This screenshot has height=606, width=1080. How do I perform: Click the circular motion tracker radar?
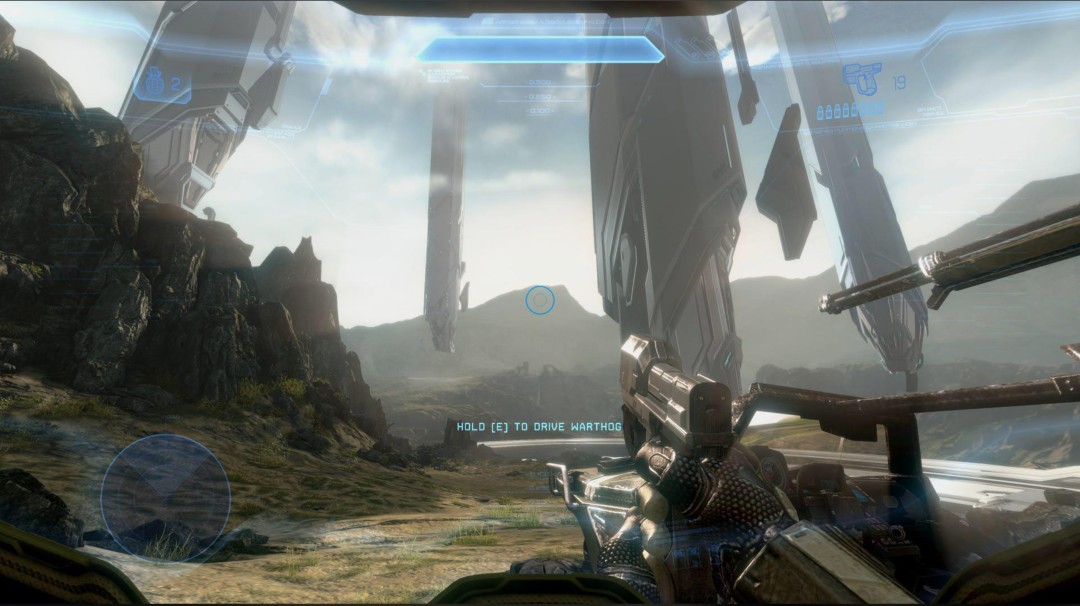pos(165,497)
